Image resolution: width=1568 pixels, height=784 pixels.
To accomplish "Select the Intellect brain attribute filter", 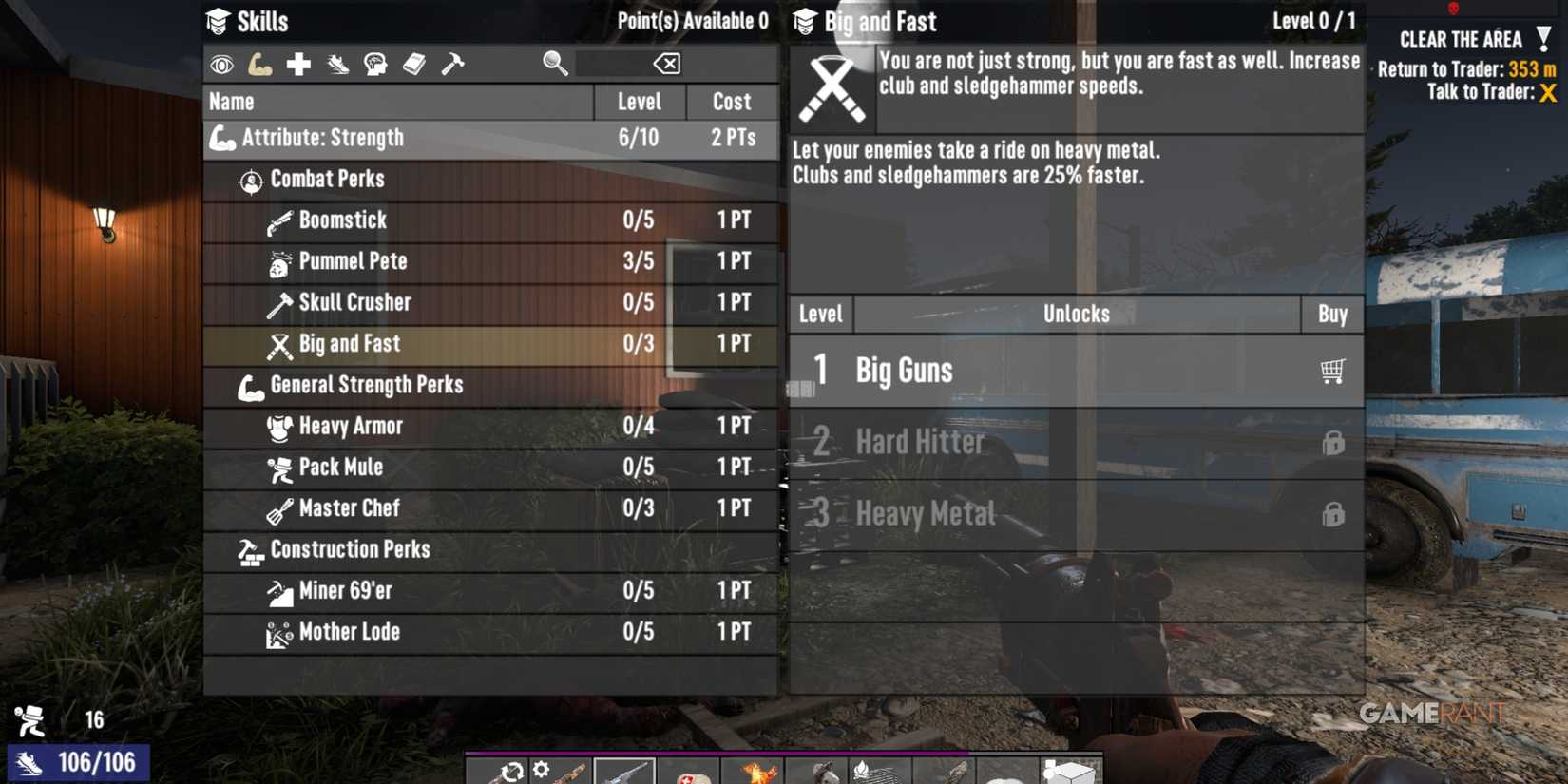I will click(x=377, y=63).
